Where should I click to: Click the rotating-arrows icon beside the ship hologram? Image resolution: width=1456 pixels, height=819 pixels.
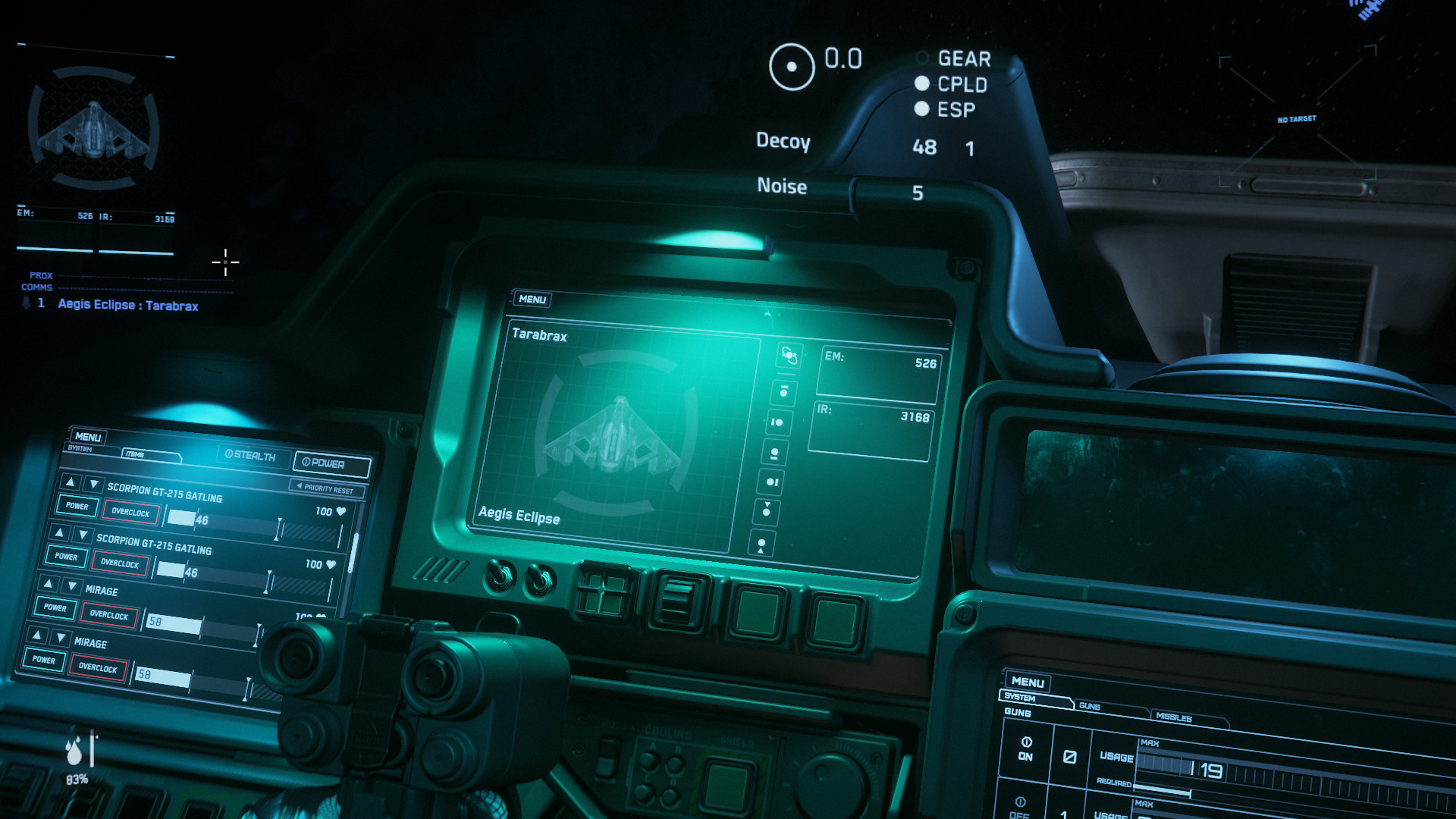[x=789, y=355]
